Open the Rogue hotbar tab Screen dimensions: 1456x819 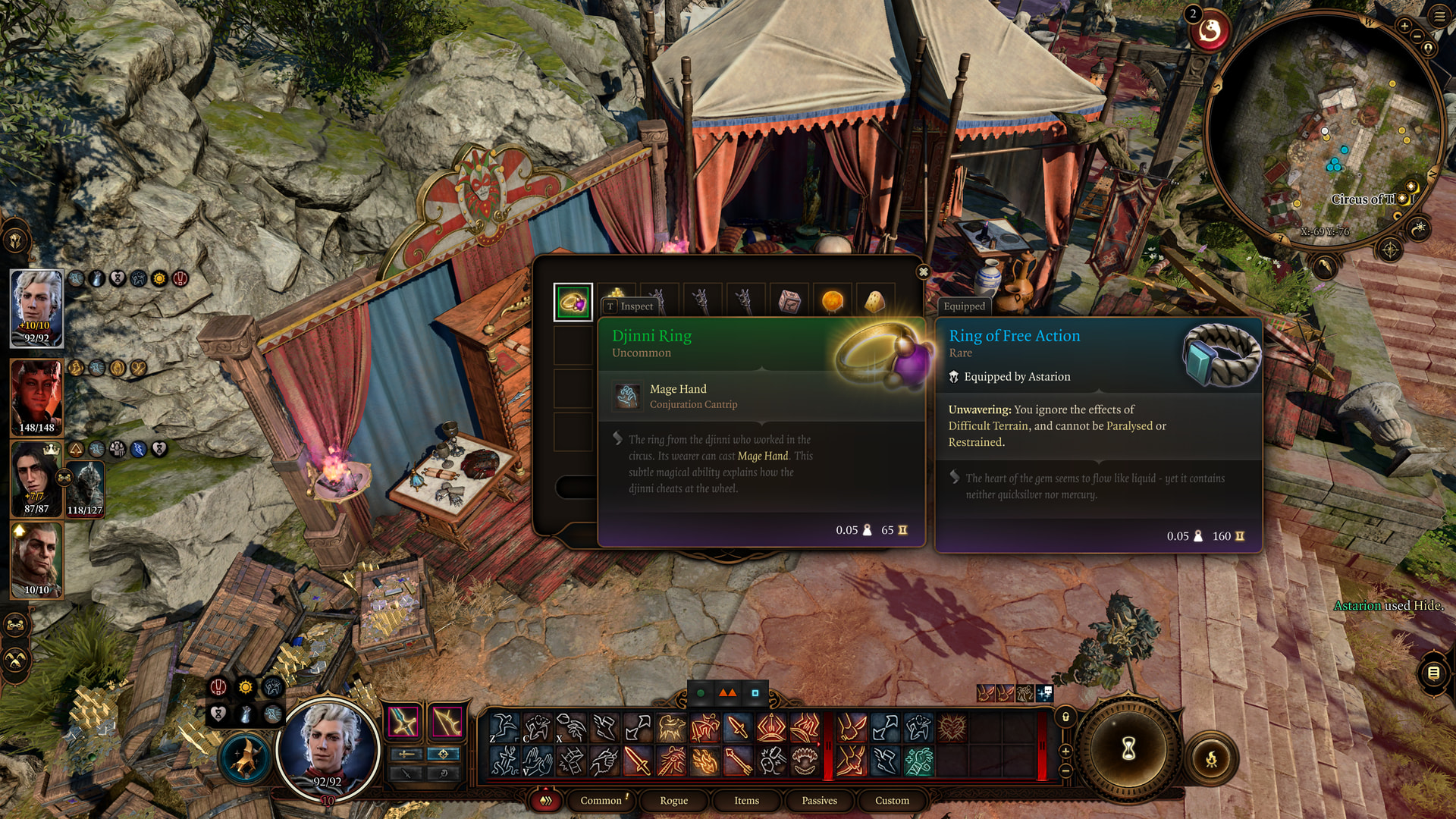point(673,800)
